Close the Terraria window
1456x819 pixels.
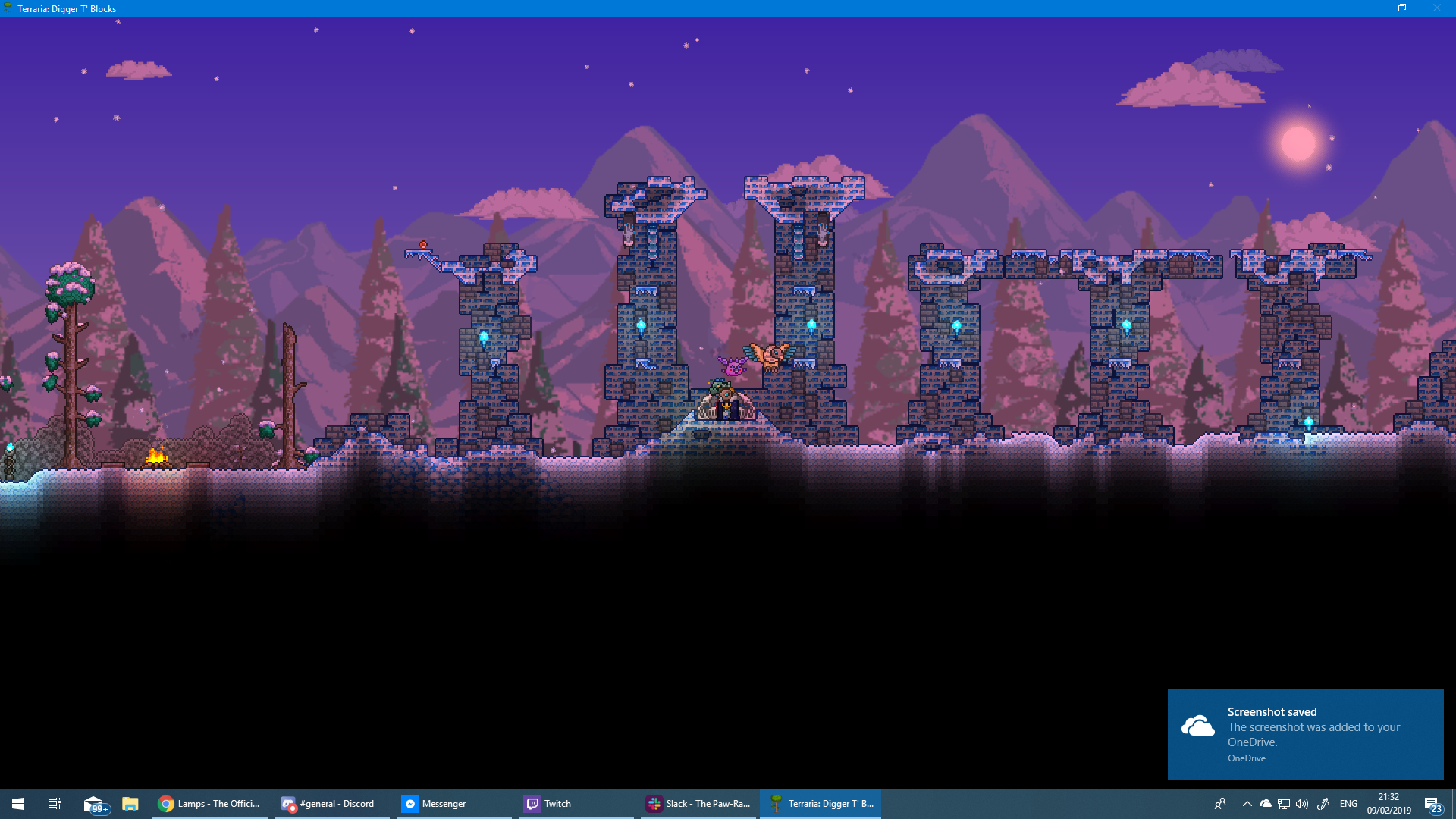pos(1436,8)
